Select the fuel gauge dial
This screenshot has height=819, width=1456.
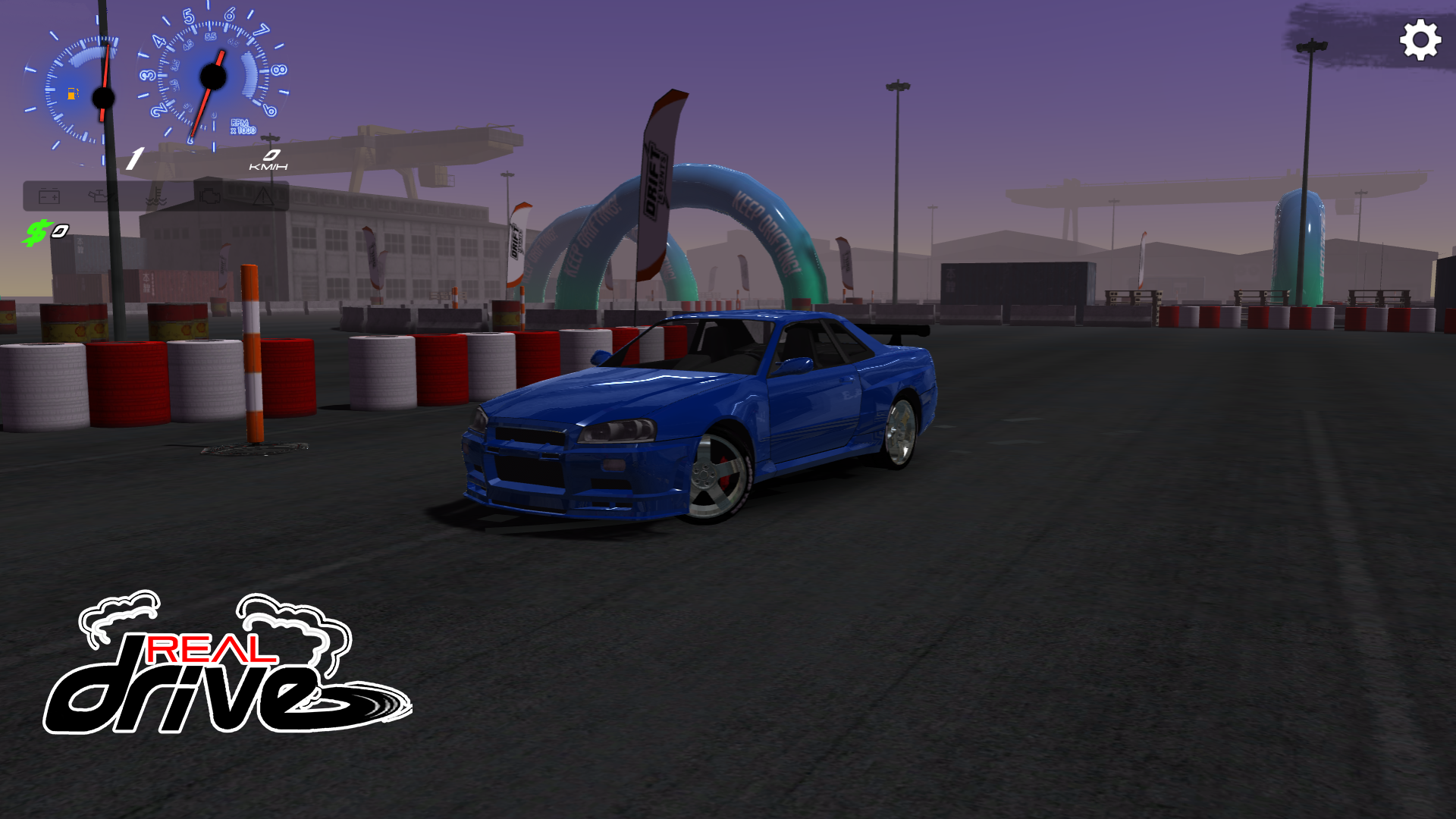pyautogui.click(x=102, y=95)
